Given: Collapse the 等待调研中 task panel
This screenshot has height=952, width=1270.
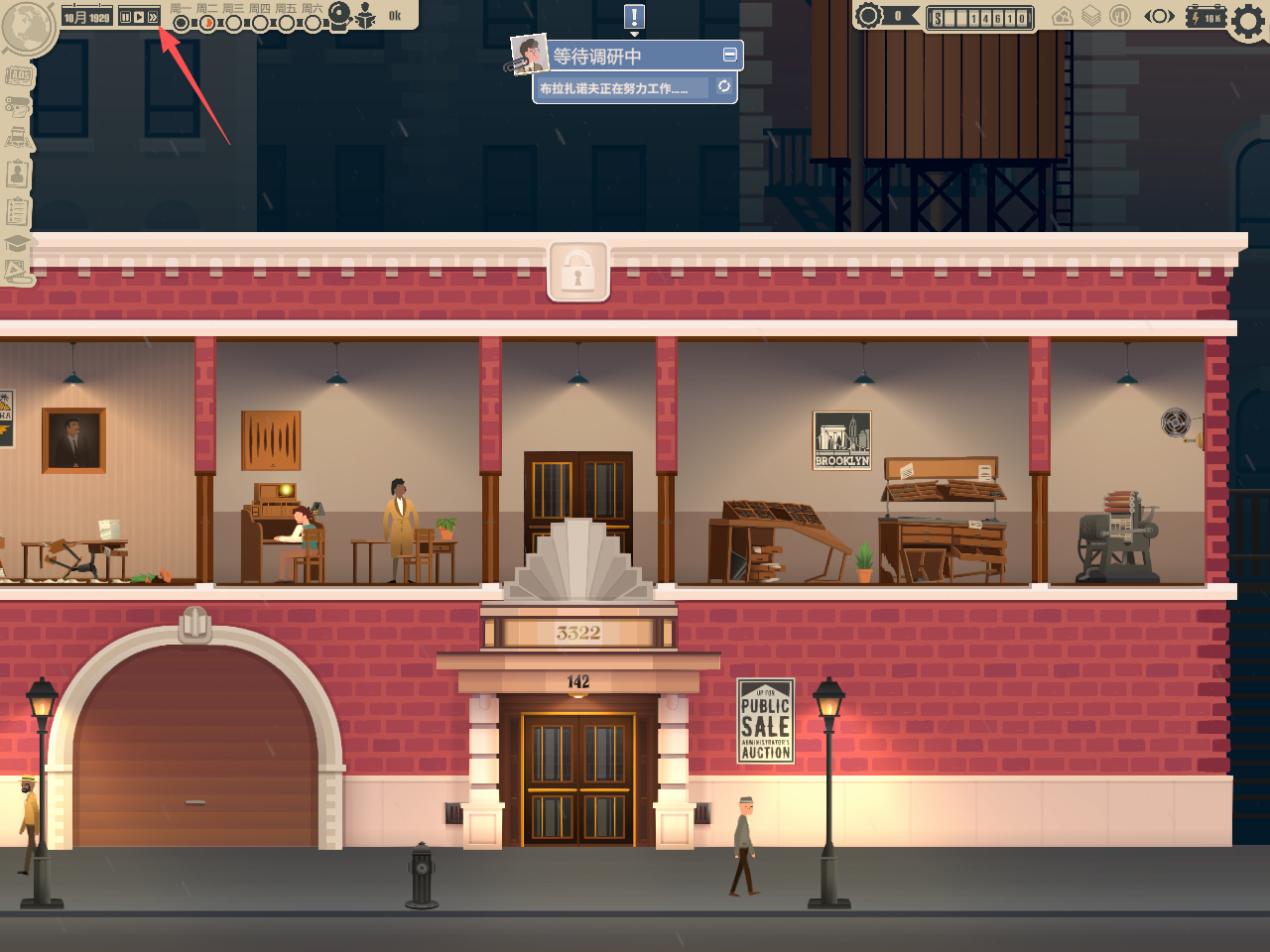Looking at the screenshot, I should point(730,55).
